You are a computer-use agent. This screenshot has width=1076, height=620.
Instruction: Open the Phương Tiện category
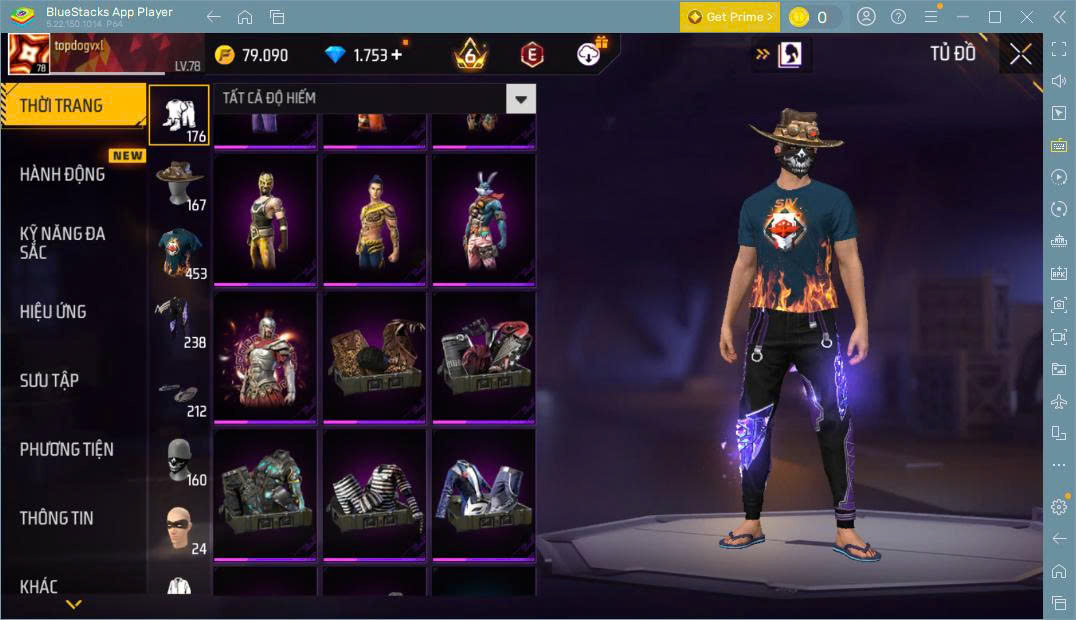coord(66,449)
